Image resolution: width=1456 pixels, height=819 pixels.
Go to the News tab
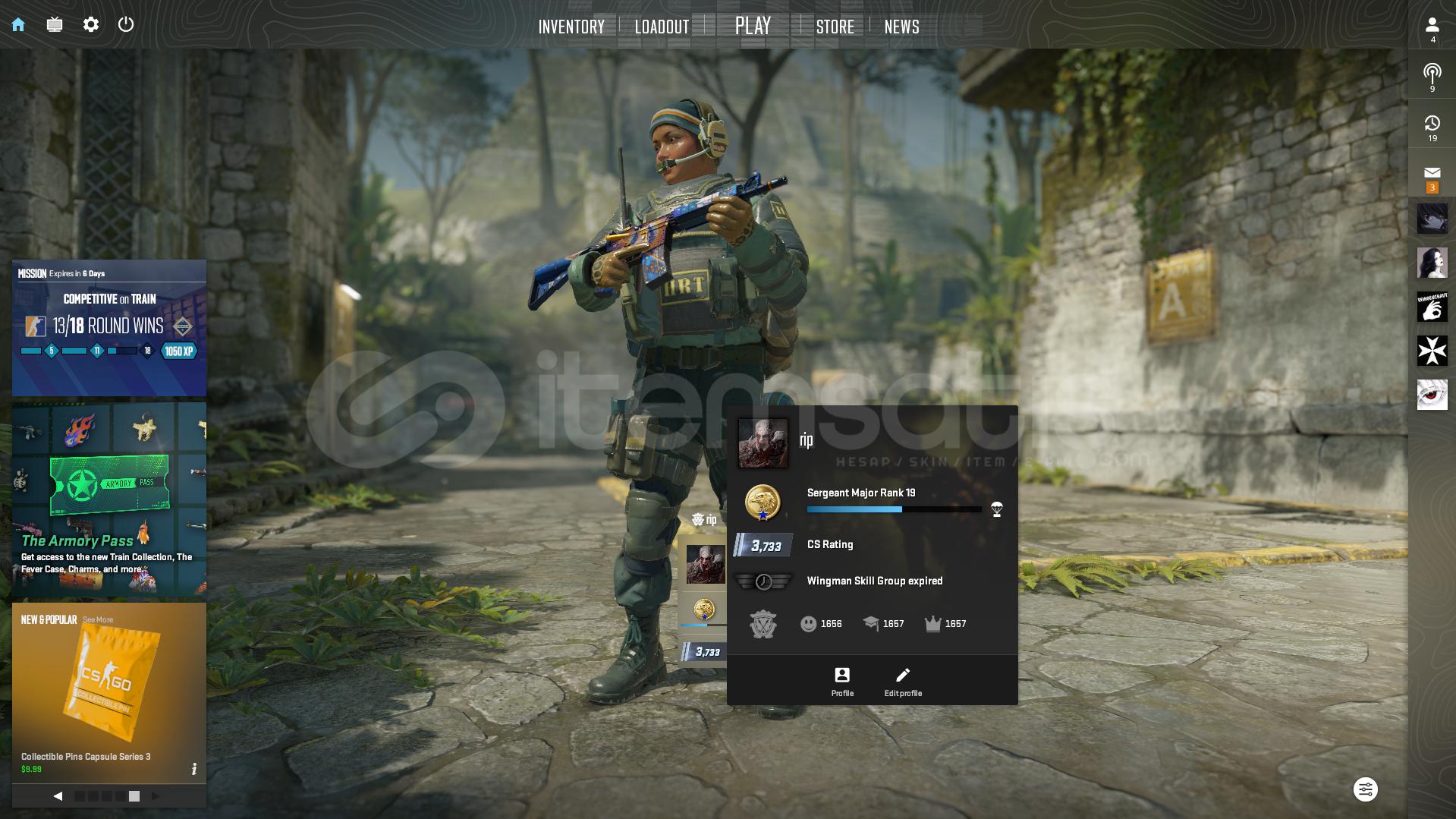point(901,27)
